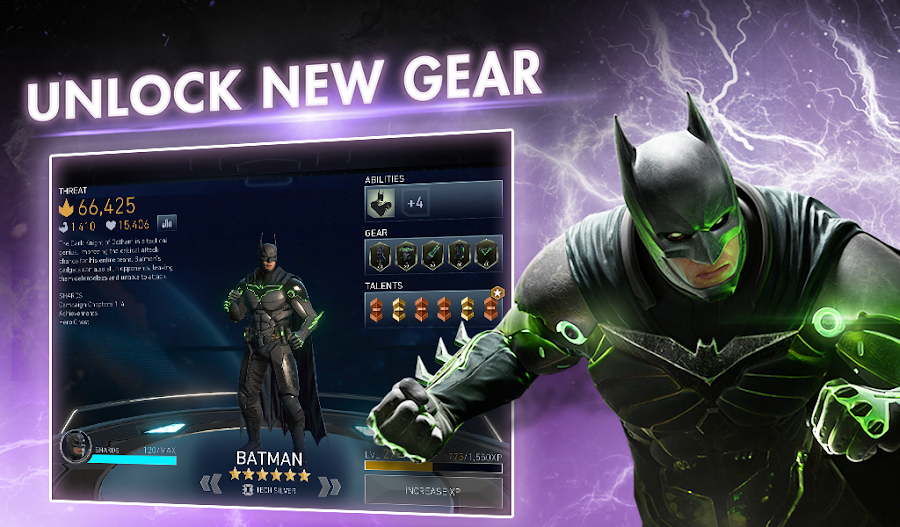Select the talent with the star badge

[x=491, y=306]
